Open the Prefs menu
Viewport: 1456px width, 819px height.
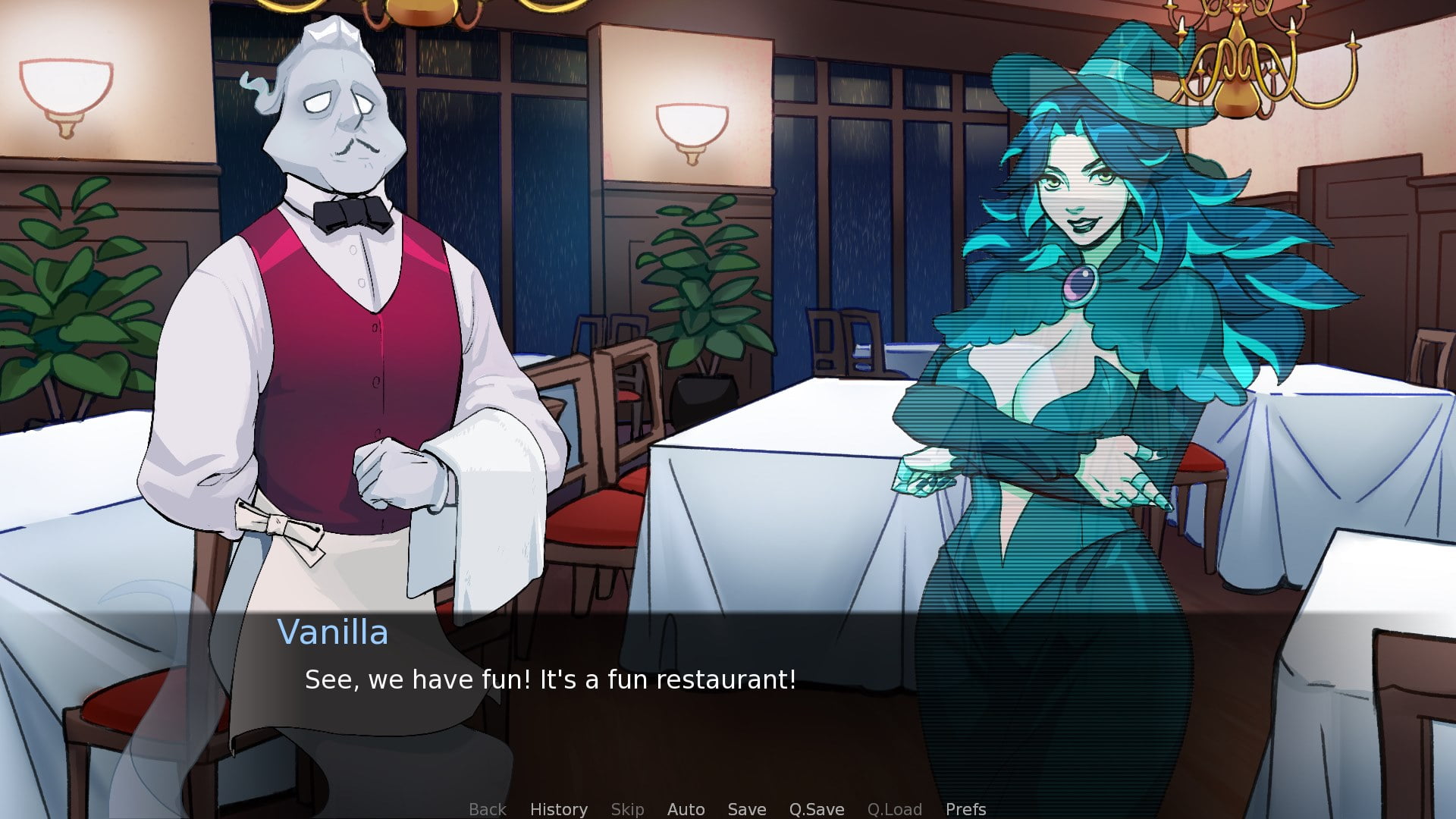tap(965, 809)
